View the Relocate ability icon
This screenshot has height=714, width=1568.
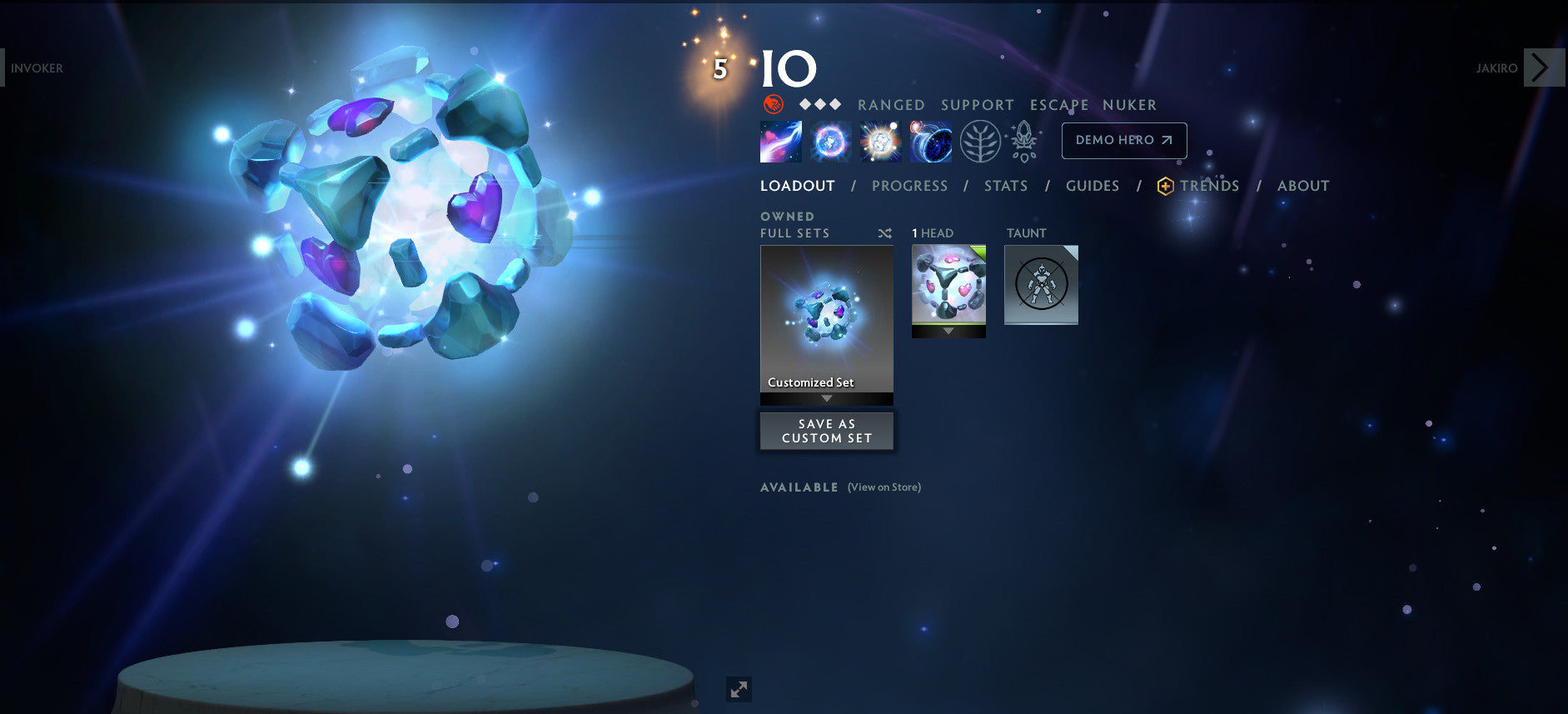[930, 142]
